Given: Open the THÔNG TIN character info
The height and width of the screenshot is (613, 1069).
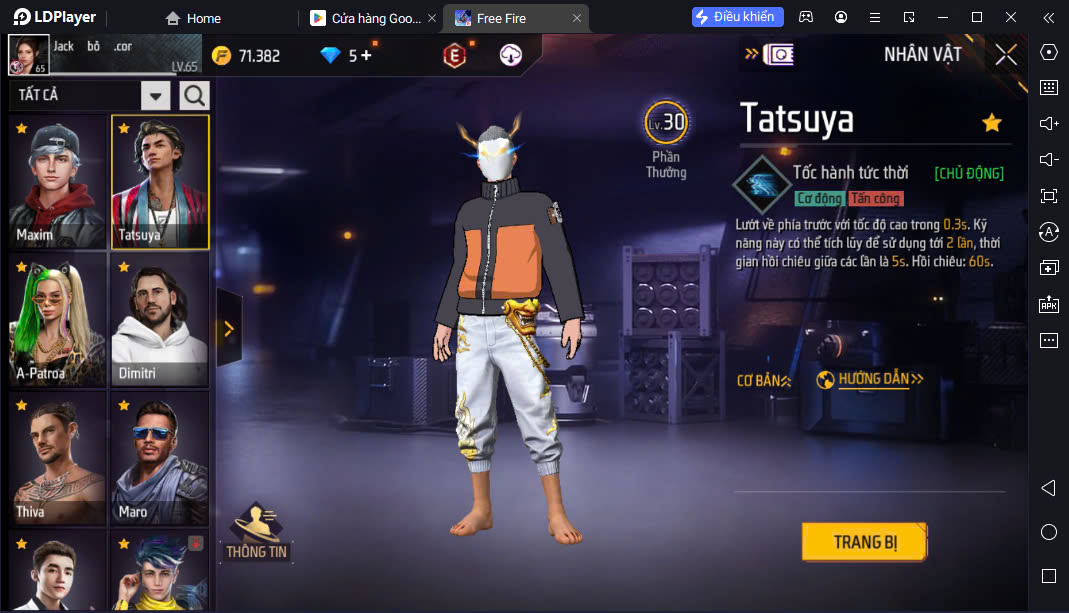Looking at the screenshot, I should point(256,532).
